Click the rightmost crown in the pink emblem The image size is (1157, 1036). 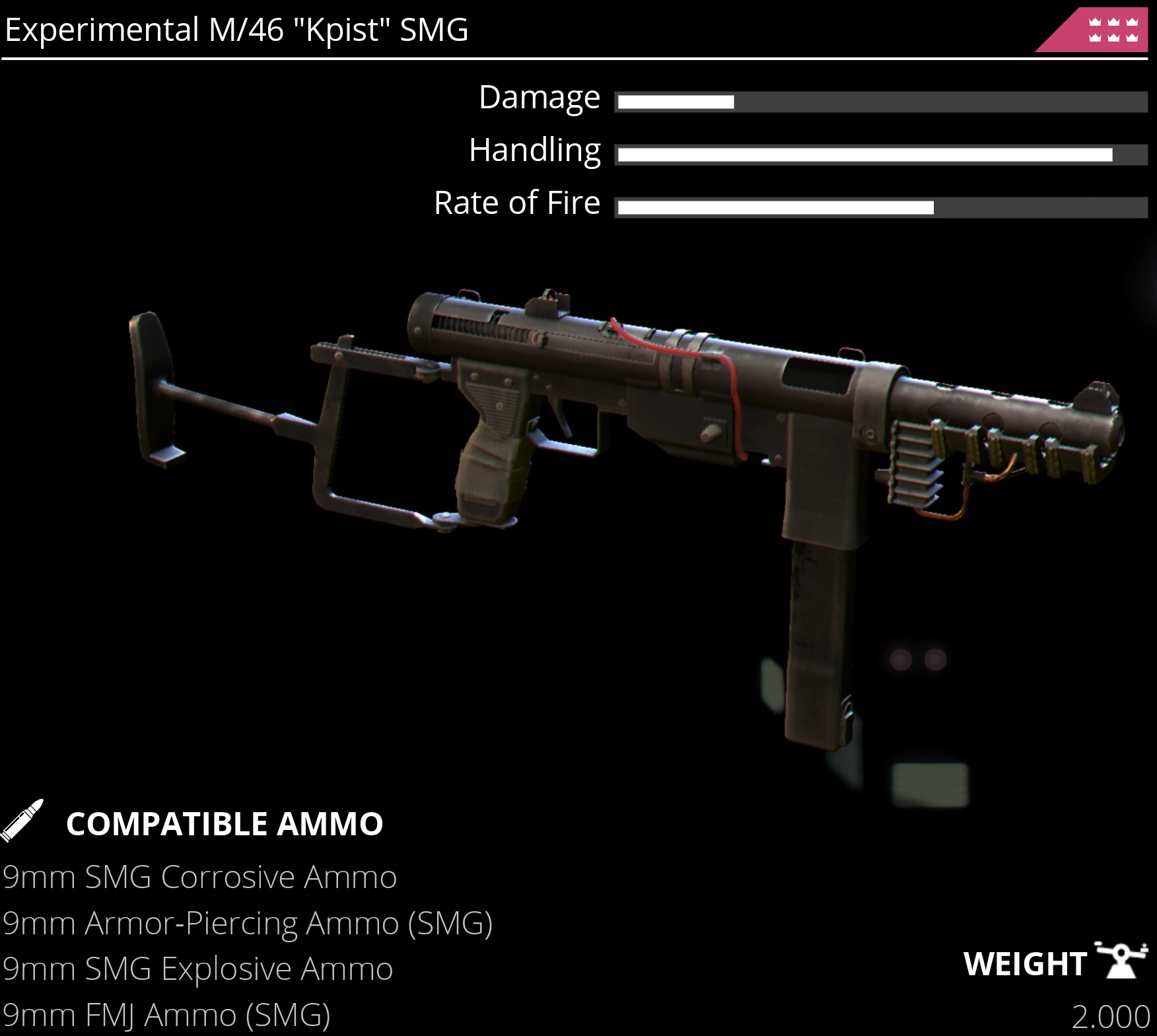[1132, 22]
